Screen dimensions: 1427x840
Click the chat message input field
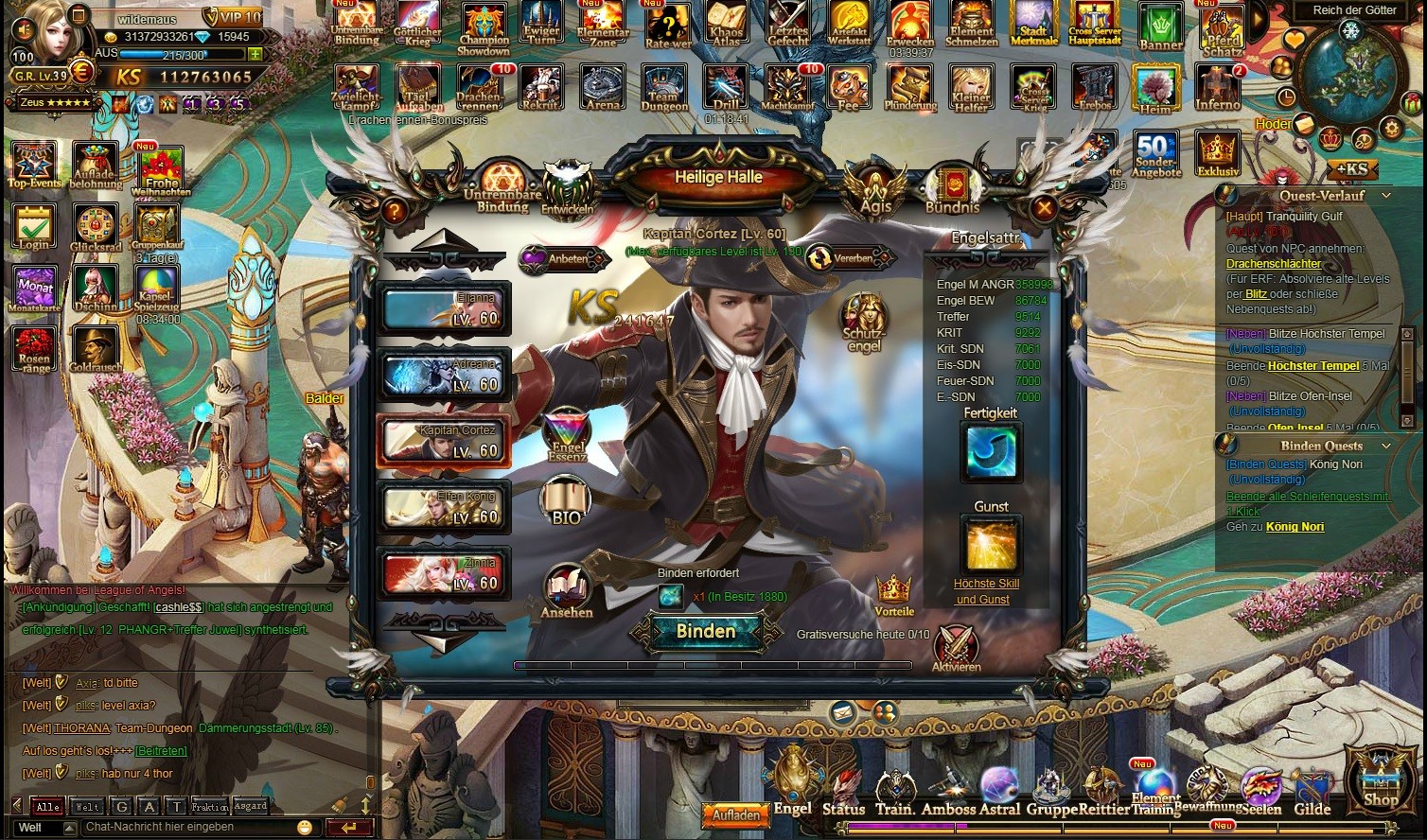[x=189, y=827]
